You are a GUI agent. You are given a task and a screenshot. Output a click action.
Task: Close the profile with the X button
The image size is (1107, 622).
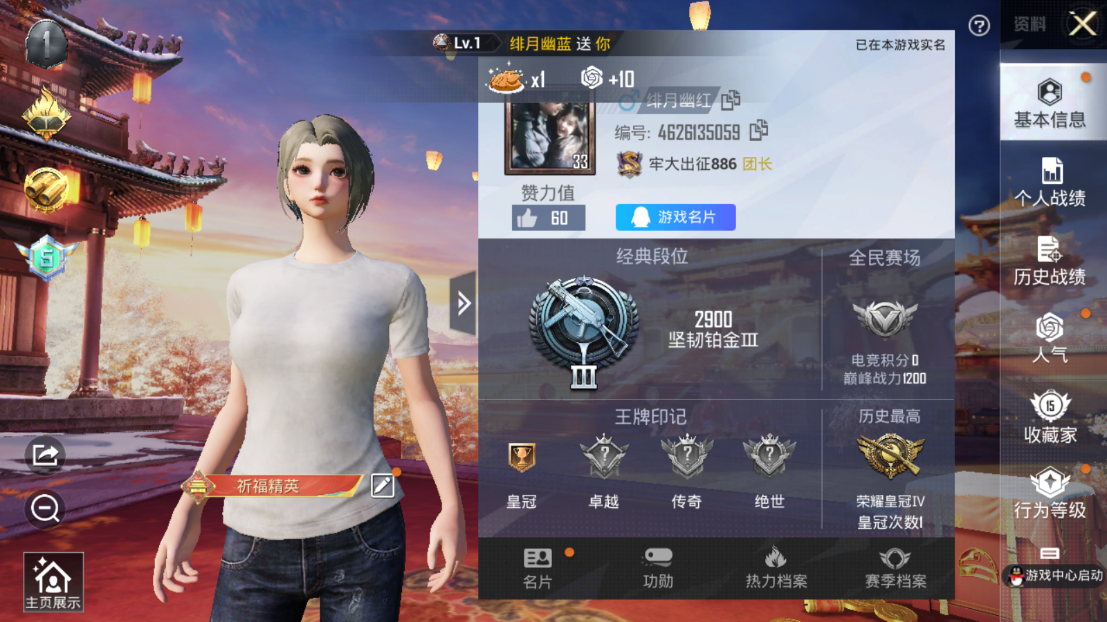(x=1082, y=24)
